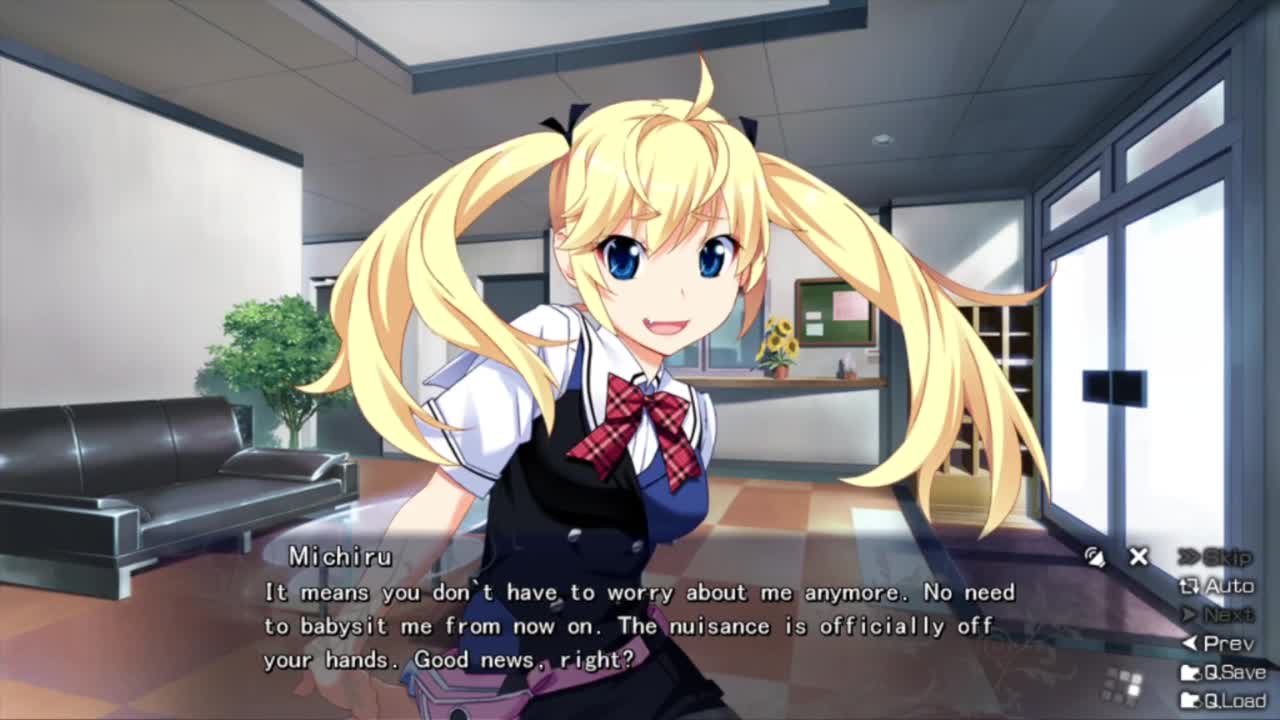Turn on Auto text advance
1280x720 pixels.
[1217, 586]
